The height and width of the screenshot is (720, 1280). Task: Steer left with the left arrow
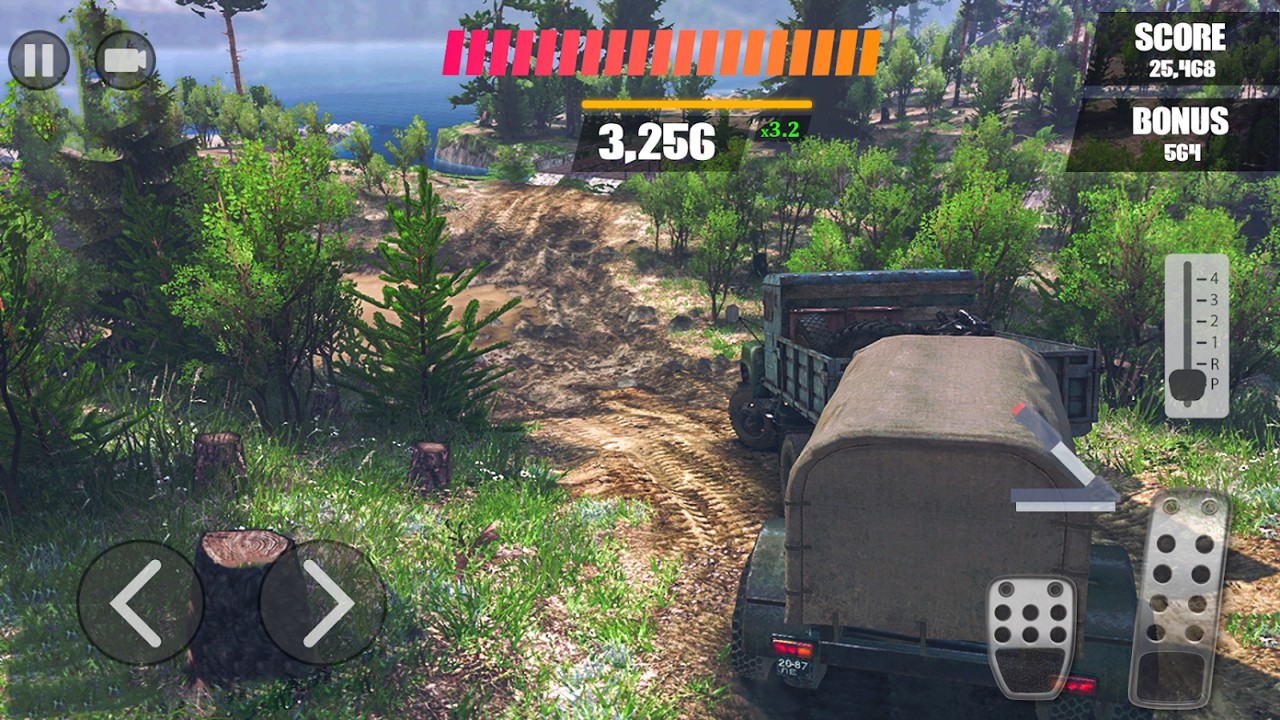click(139, 602)
